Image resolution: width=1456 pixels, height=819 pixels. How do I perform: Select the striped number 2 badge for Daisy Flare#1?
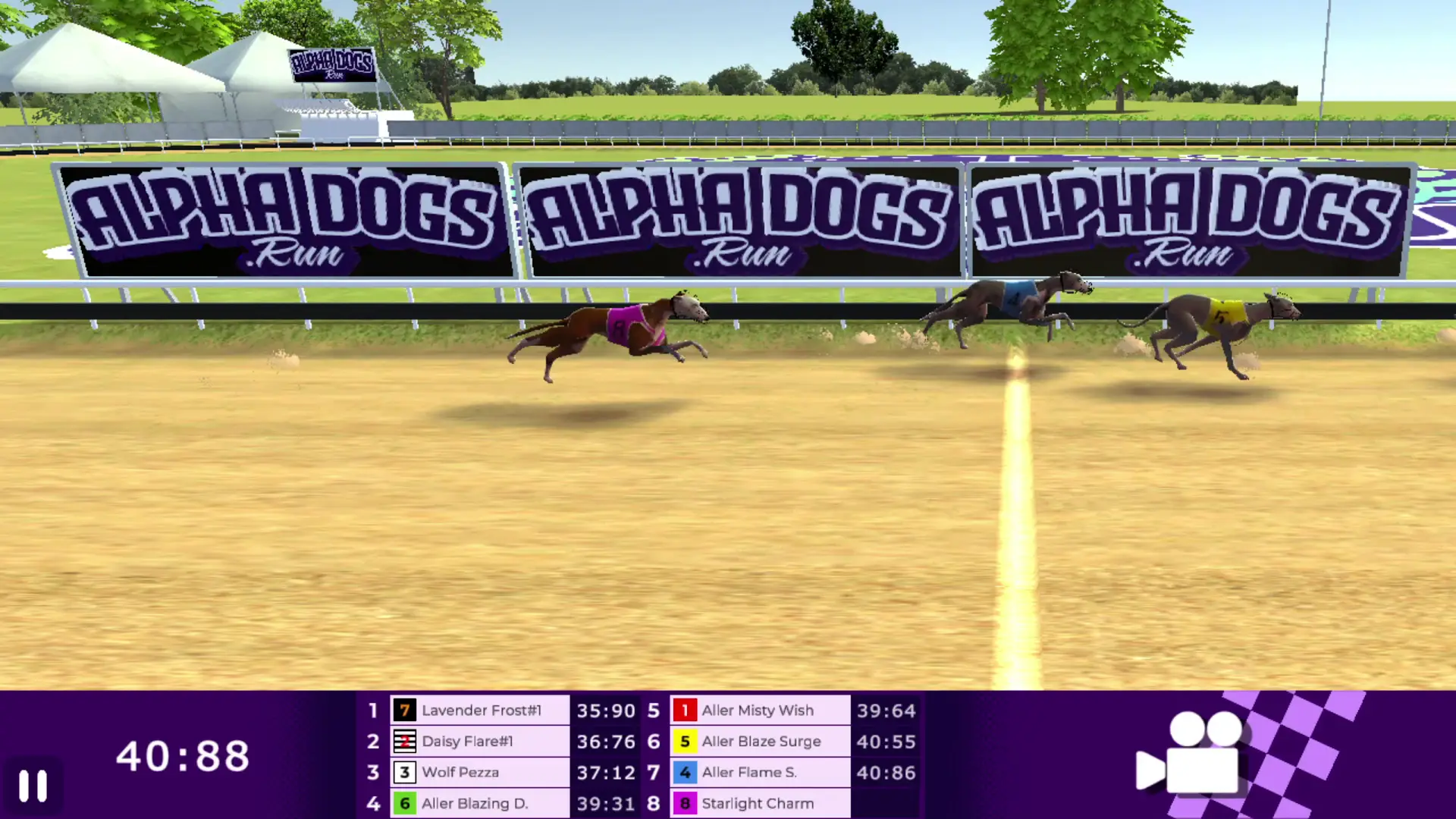pyautogui.click(x=405, y=742)
